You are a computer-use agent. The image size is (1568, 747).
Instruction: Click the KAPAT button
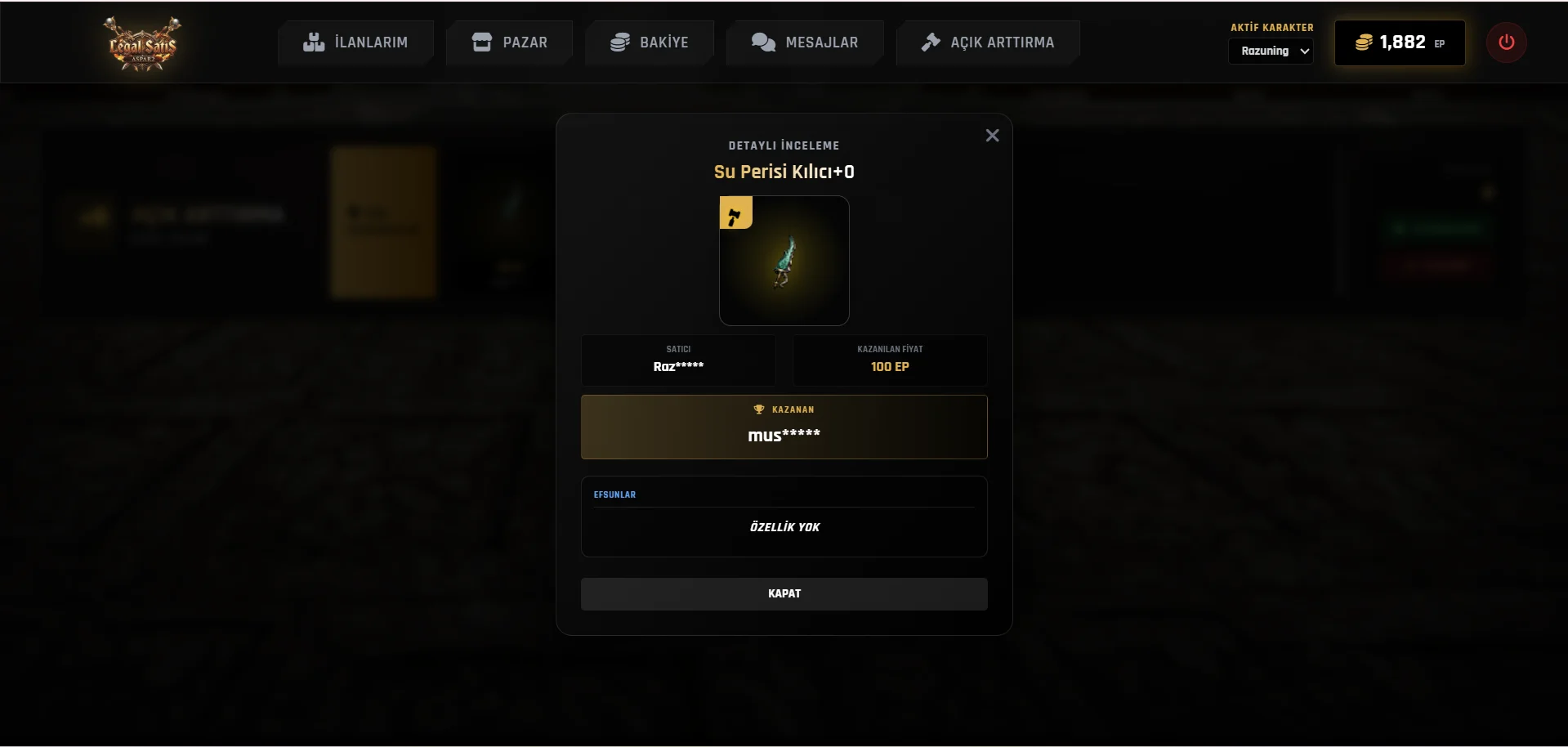point(784,594)
